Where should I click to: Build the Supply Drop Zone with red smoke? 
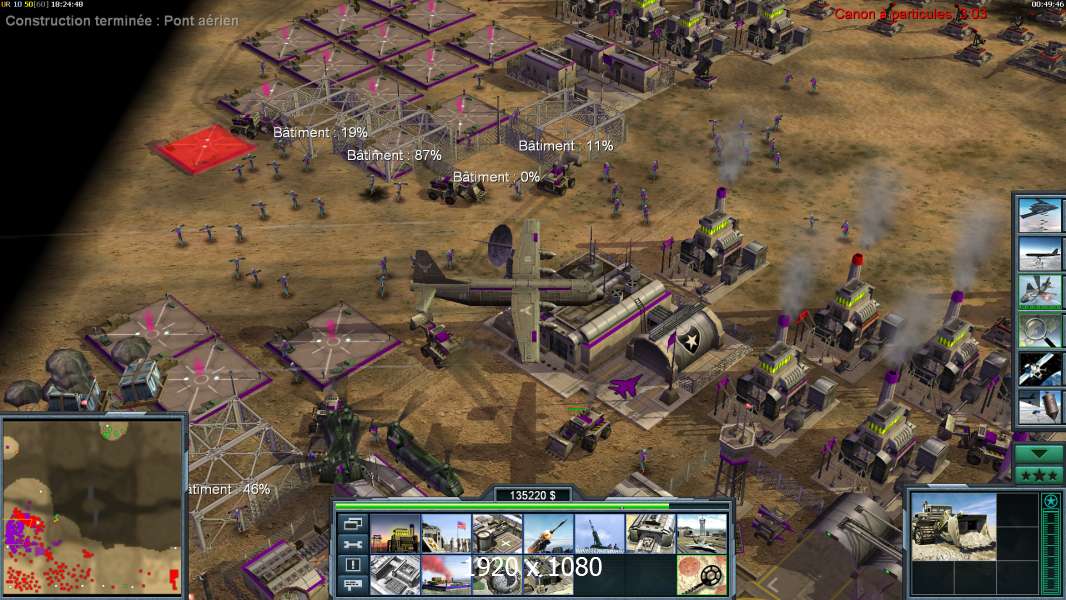(446, 575)
